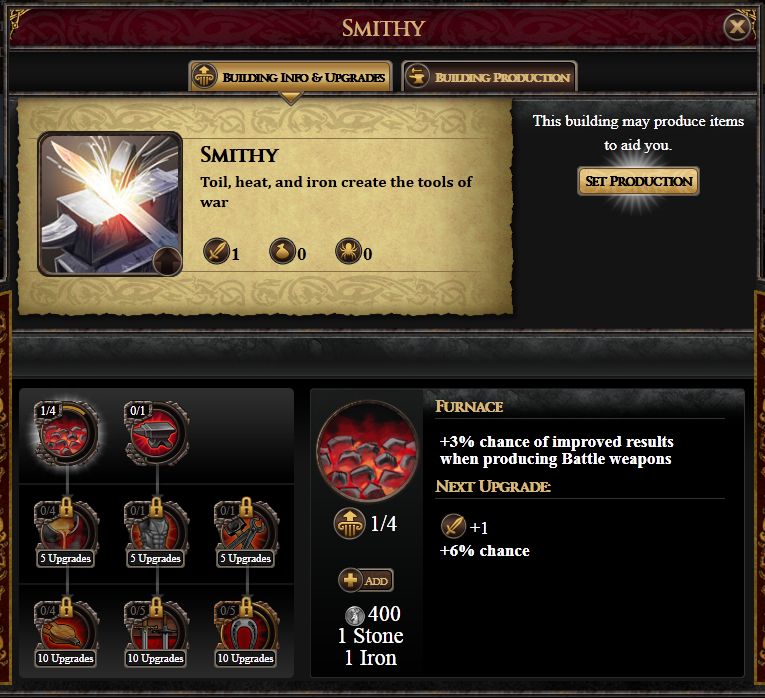Pick the locked bellows upgrade node

[66, 626]
